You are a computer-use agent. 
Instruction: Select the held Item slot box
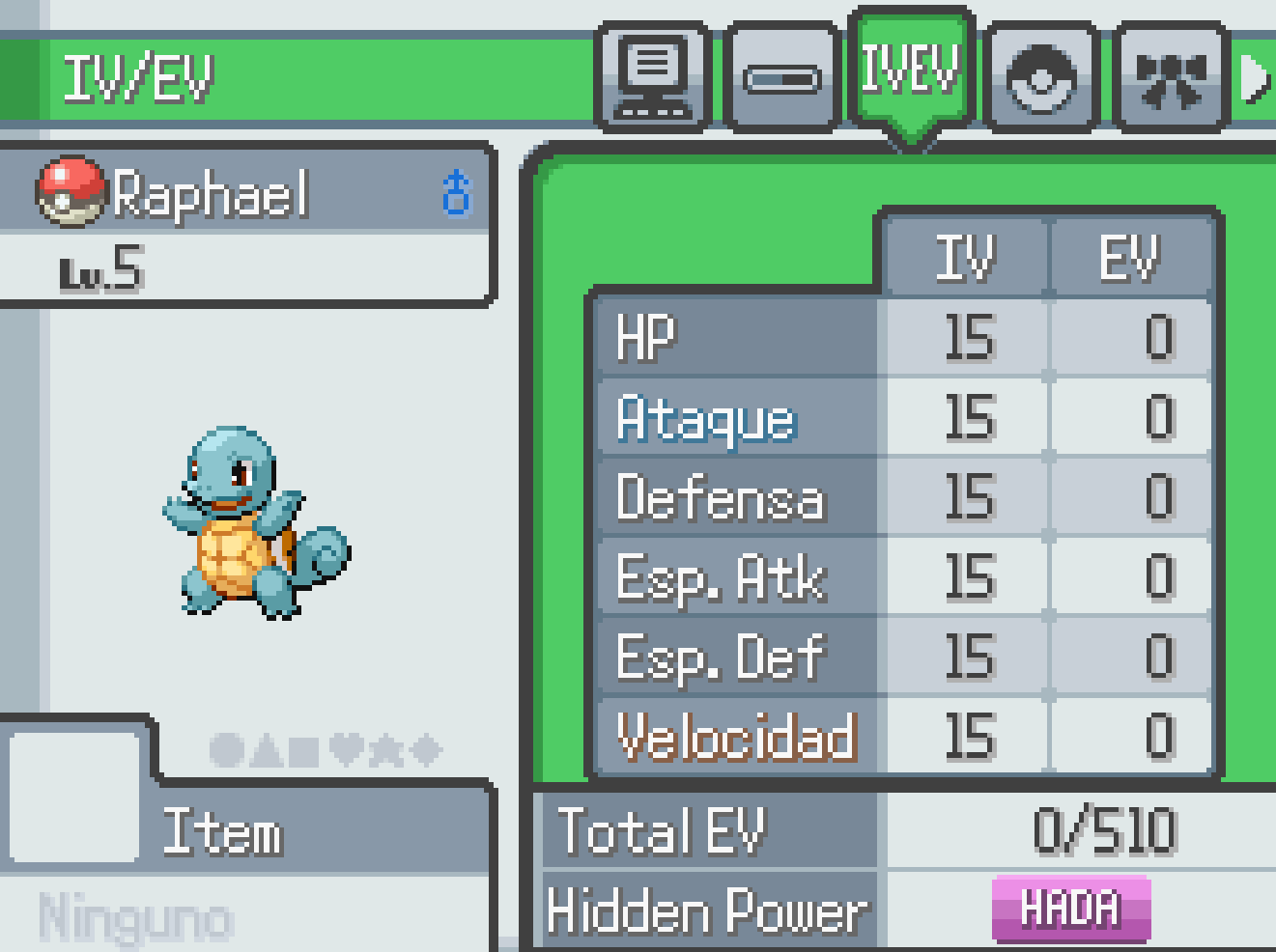[x=73, y=797]
